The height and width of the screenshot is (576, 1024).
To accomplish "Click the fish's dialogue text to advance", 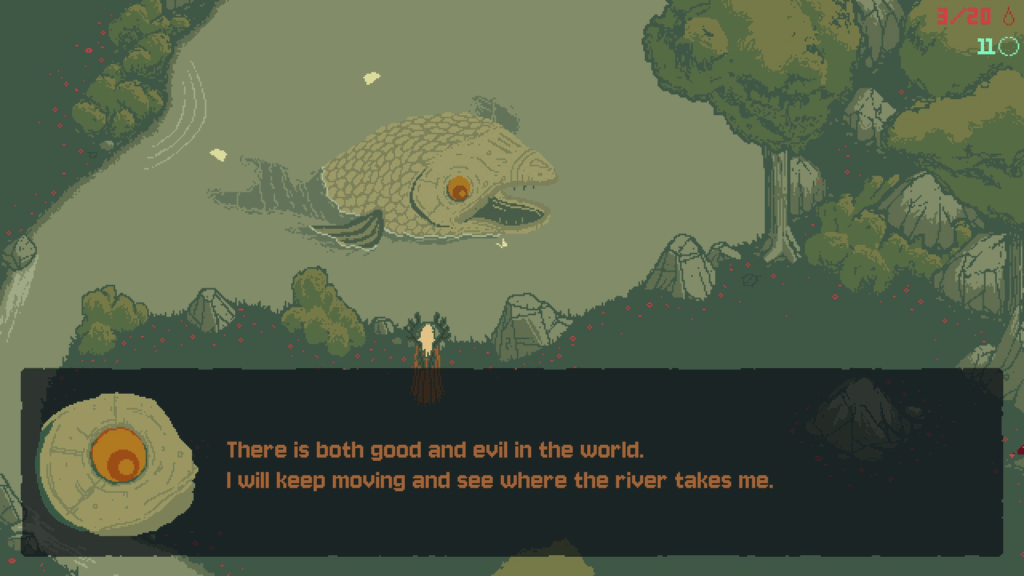I will [x=500, y=465].
